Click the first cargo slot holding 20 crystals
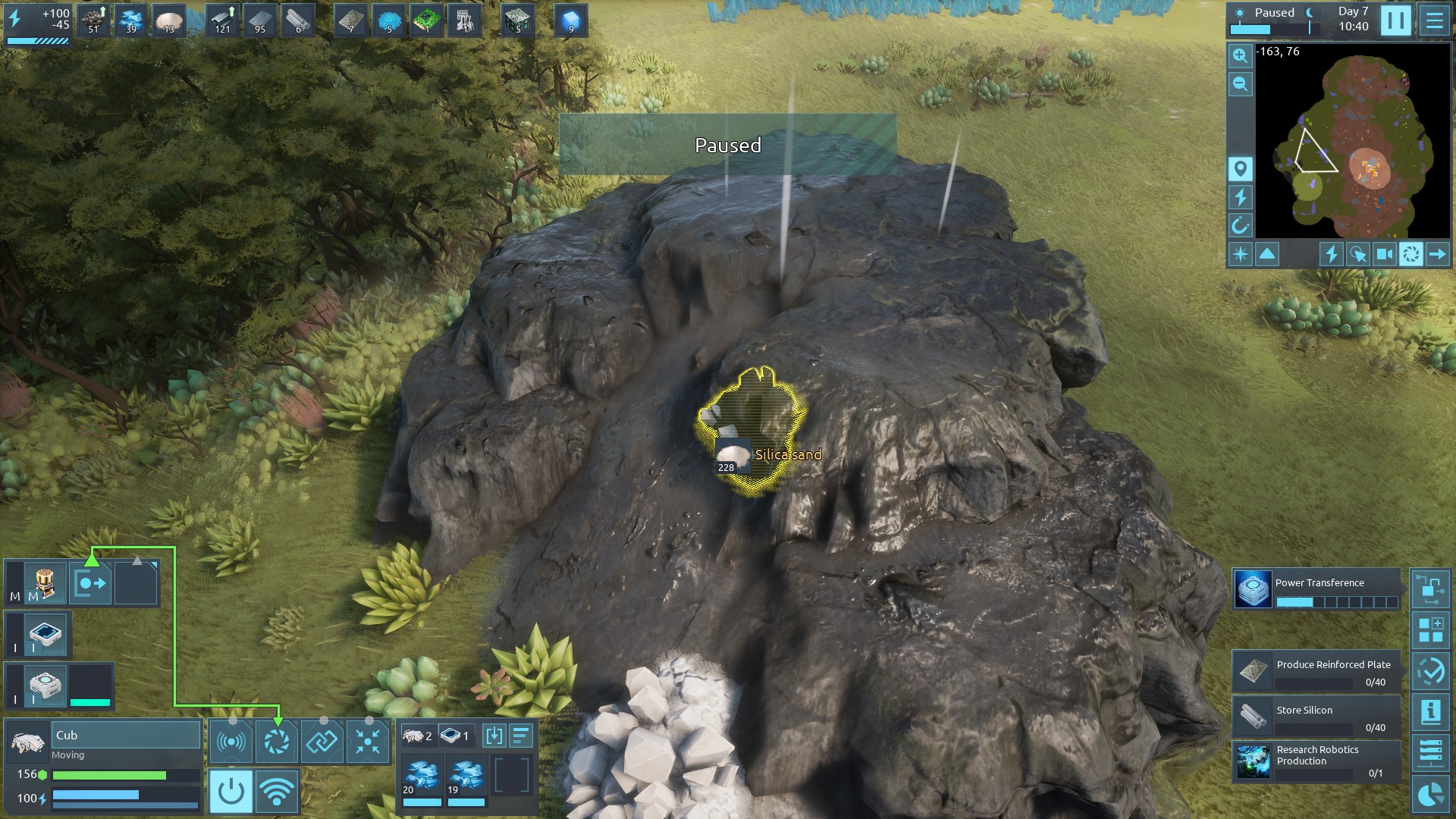 (422, 780)
